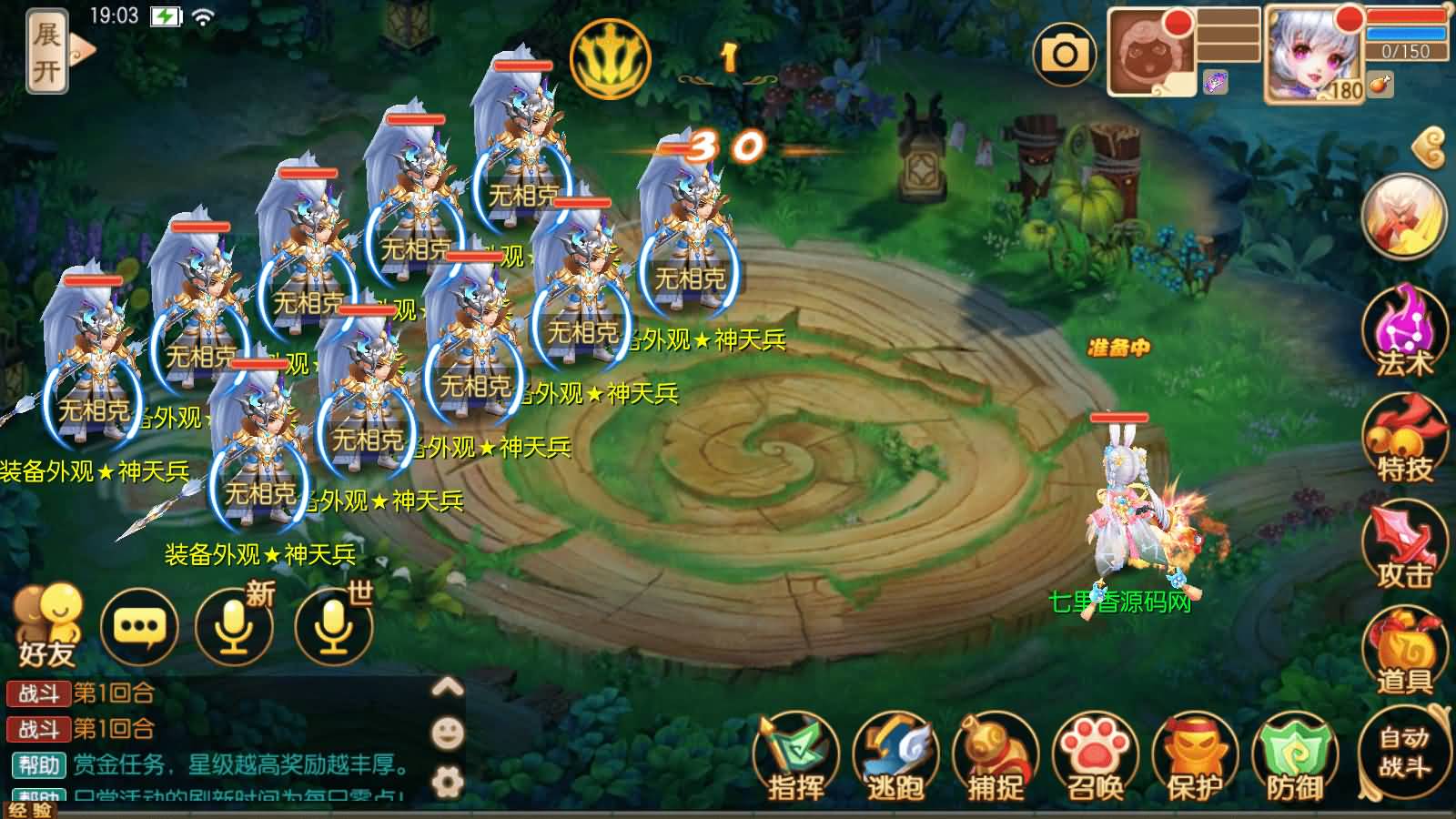Open the 好友 friends list

click(x=46, y=625)
